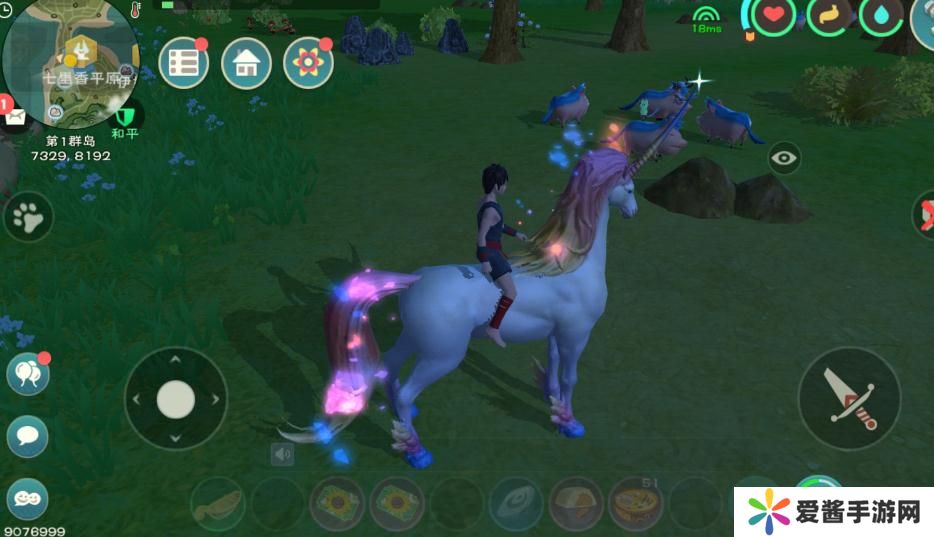Open the flower icon menu
The image size is (934, 537).
[308, 63]
